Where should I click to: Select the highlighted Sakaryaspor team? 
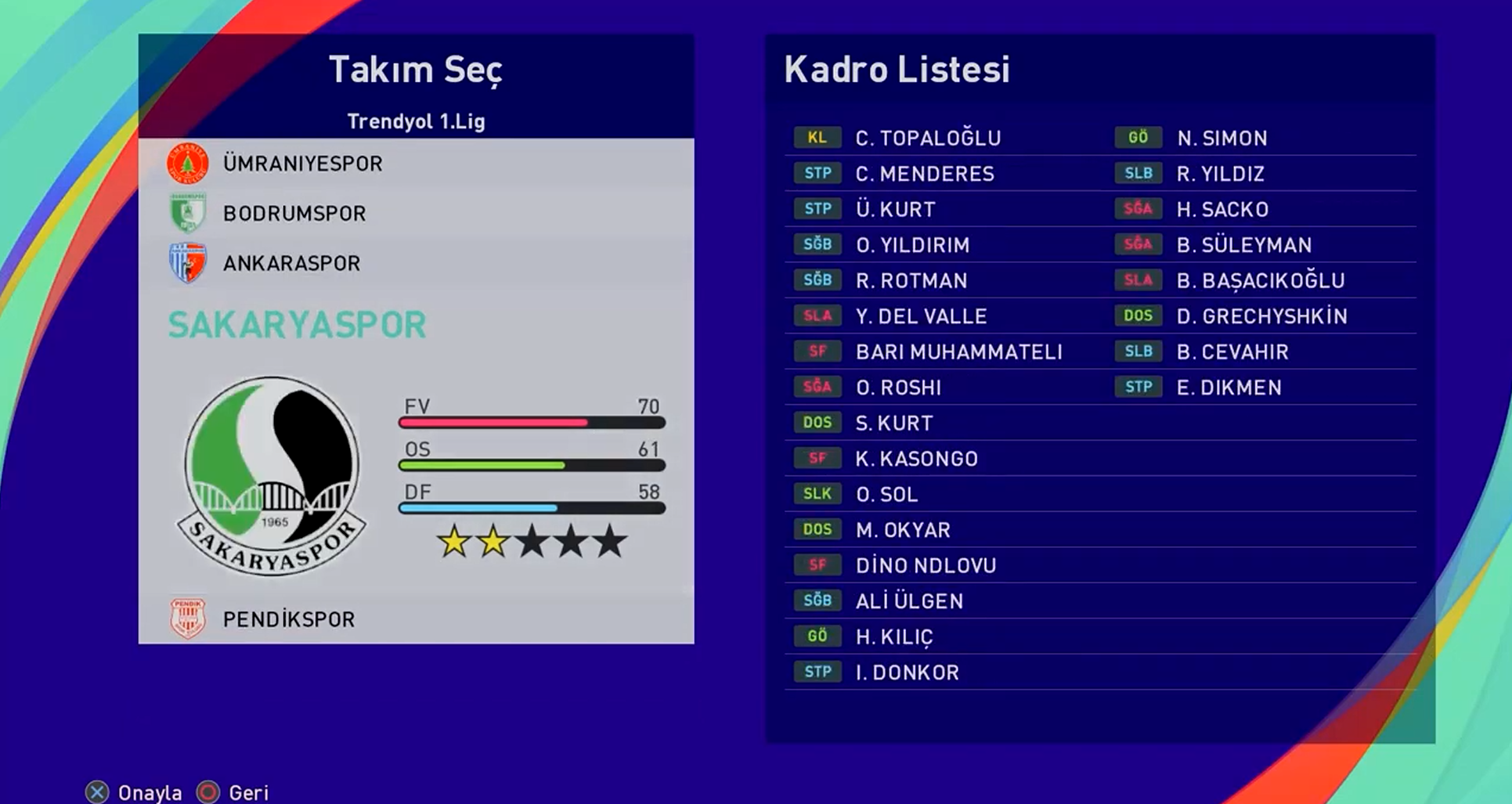point(298,325)
